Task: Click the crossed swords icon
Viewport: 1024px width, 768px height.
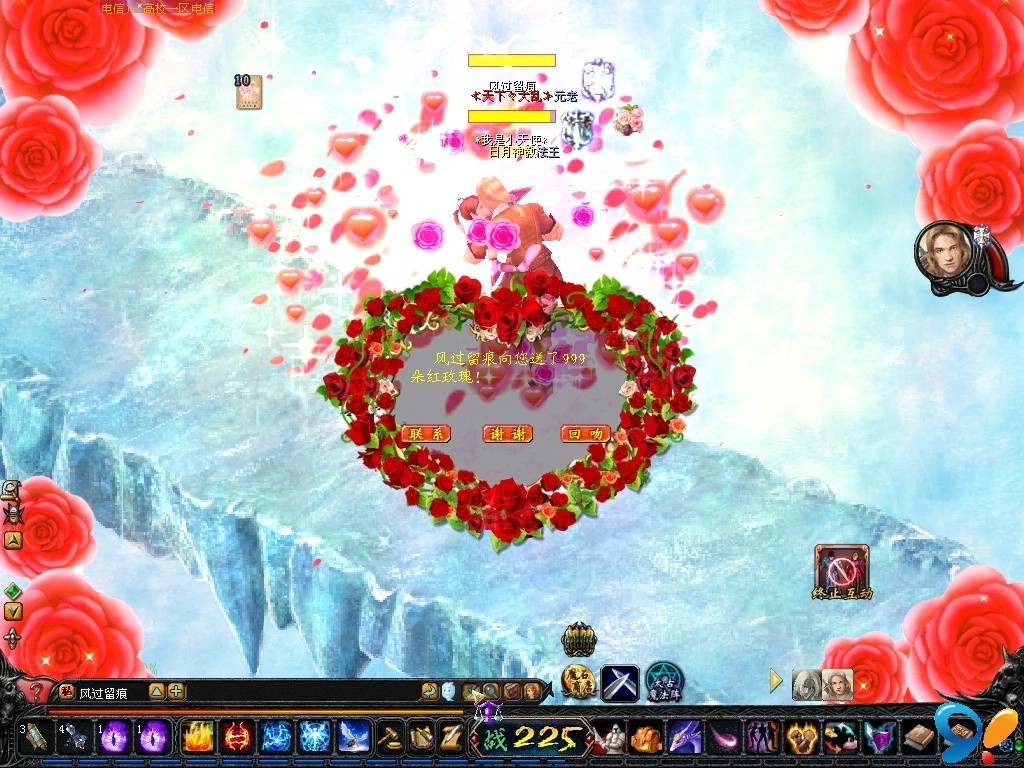Action: pyautogui.click(x=620, y=682)
